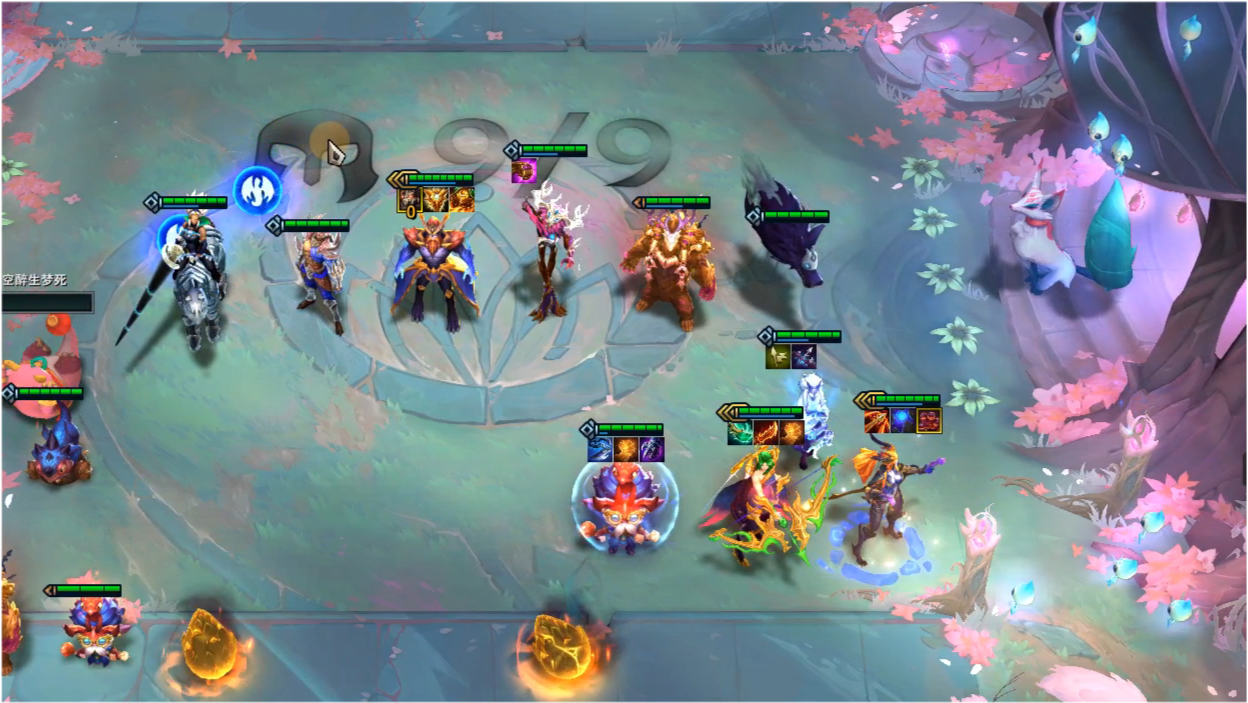Select the blue orb item icon
The height and width of the screenshot is (703, 1248).
(903, 421)
